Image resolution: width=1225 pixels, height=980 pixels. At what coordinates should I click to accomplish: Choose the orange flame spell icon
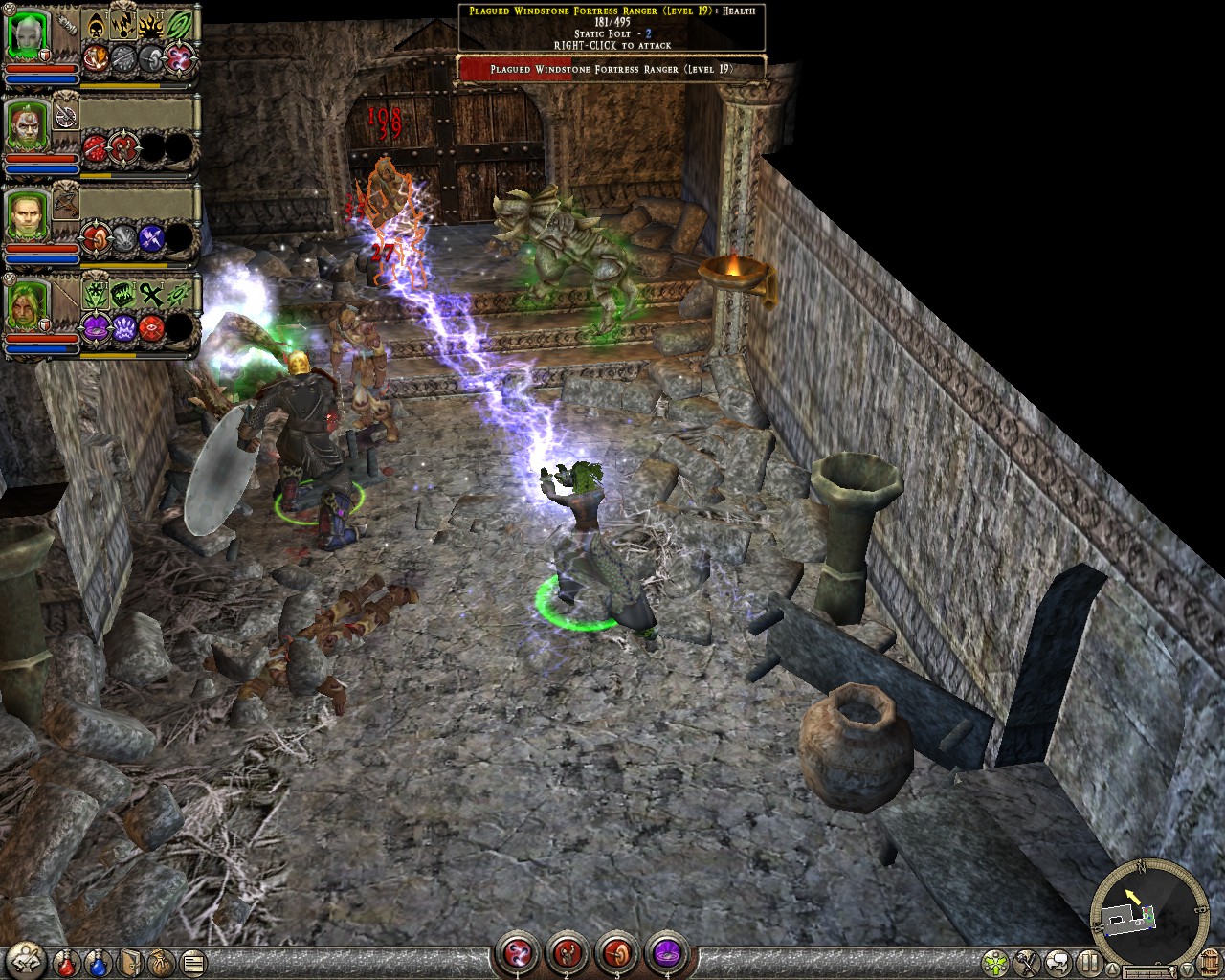(x=151, y=26)
